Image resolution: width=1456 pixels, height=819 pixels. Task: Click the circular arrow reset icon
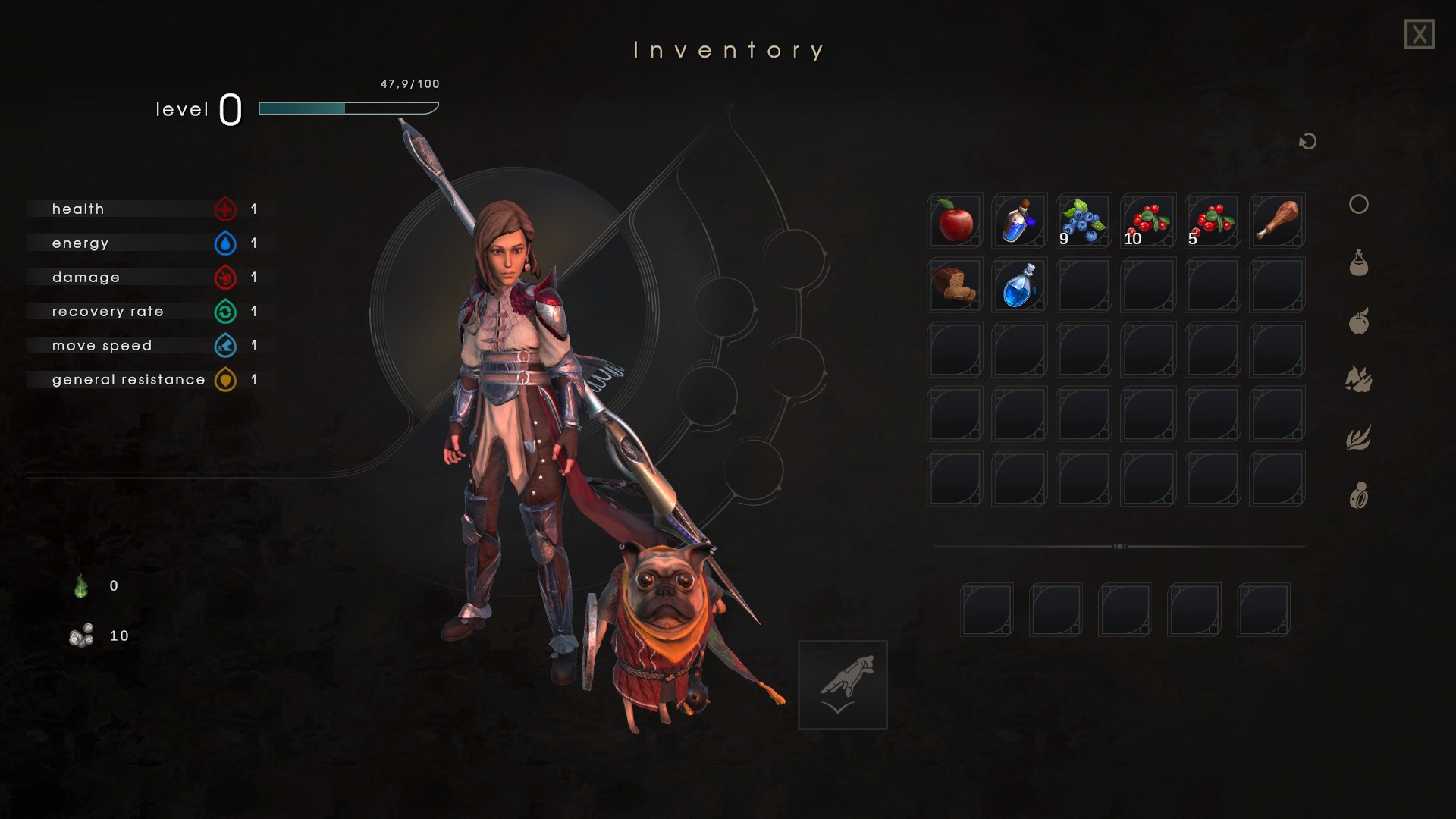click(1307, 142)
